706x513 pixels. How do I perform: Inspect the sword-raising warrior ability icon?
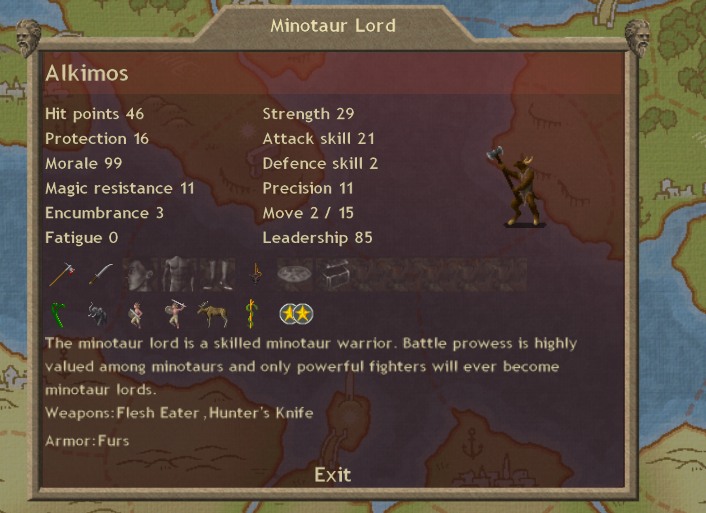coord(175,314)
